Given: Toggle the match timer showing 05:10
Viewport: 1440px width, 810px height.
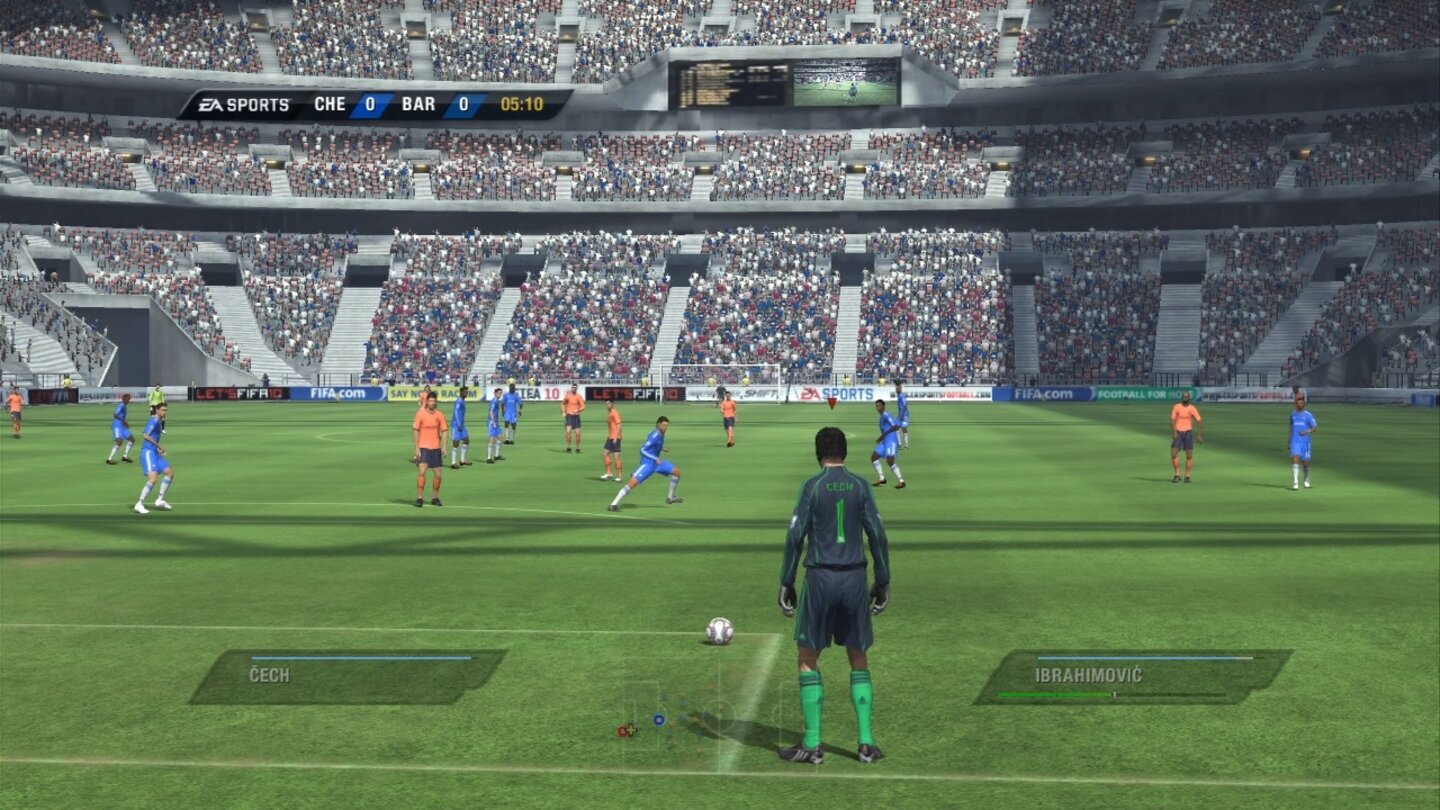Looking at the screenshot, I should (x=521, y=103).
